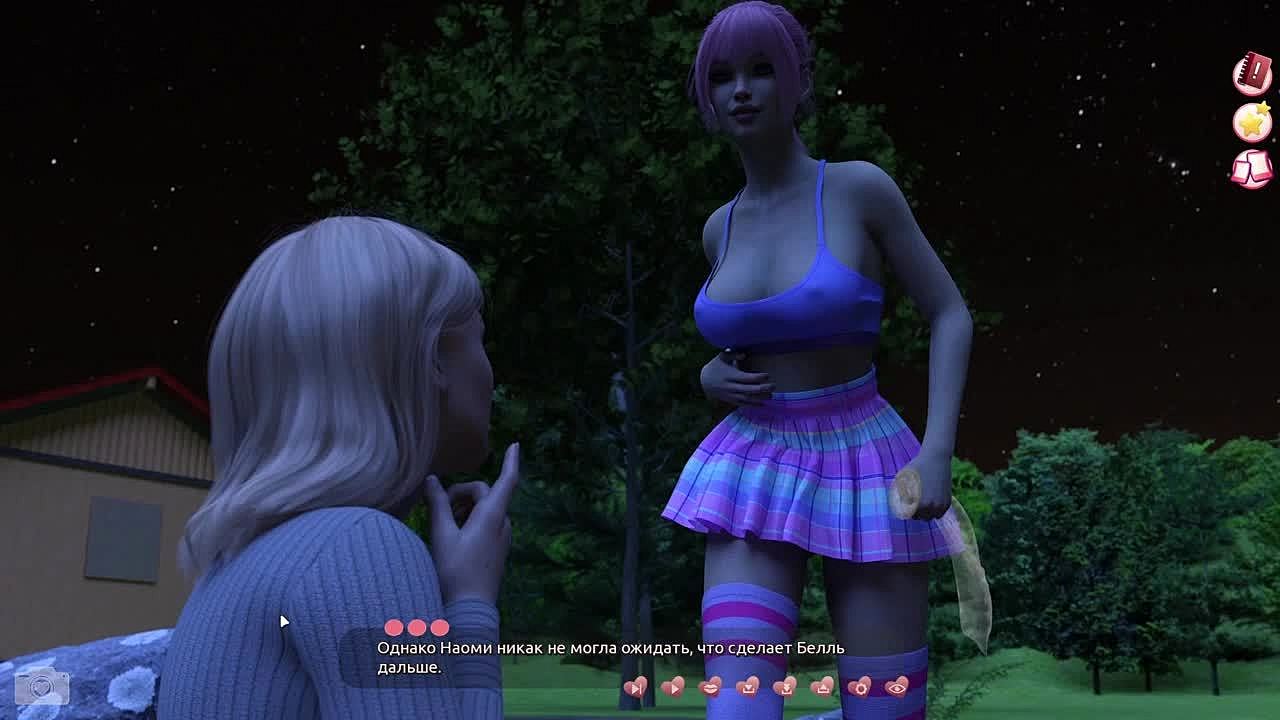The height and width of the screenshot is (720, 1280).
Task: Quick save with the double-arrow heart button
Action: pyautogui.click(x=785, y=687)
